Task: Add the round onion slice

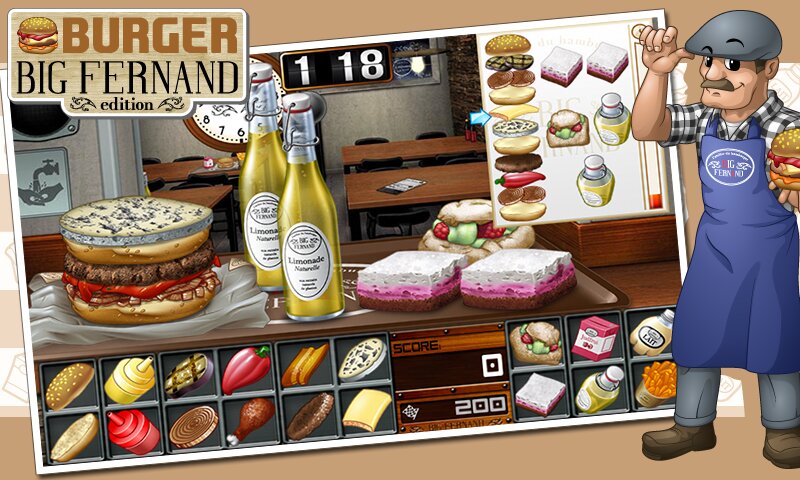Action: (192, 425)
